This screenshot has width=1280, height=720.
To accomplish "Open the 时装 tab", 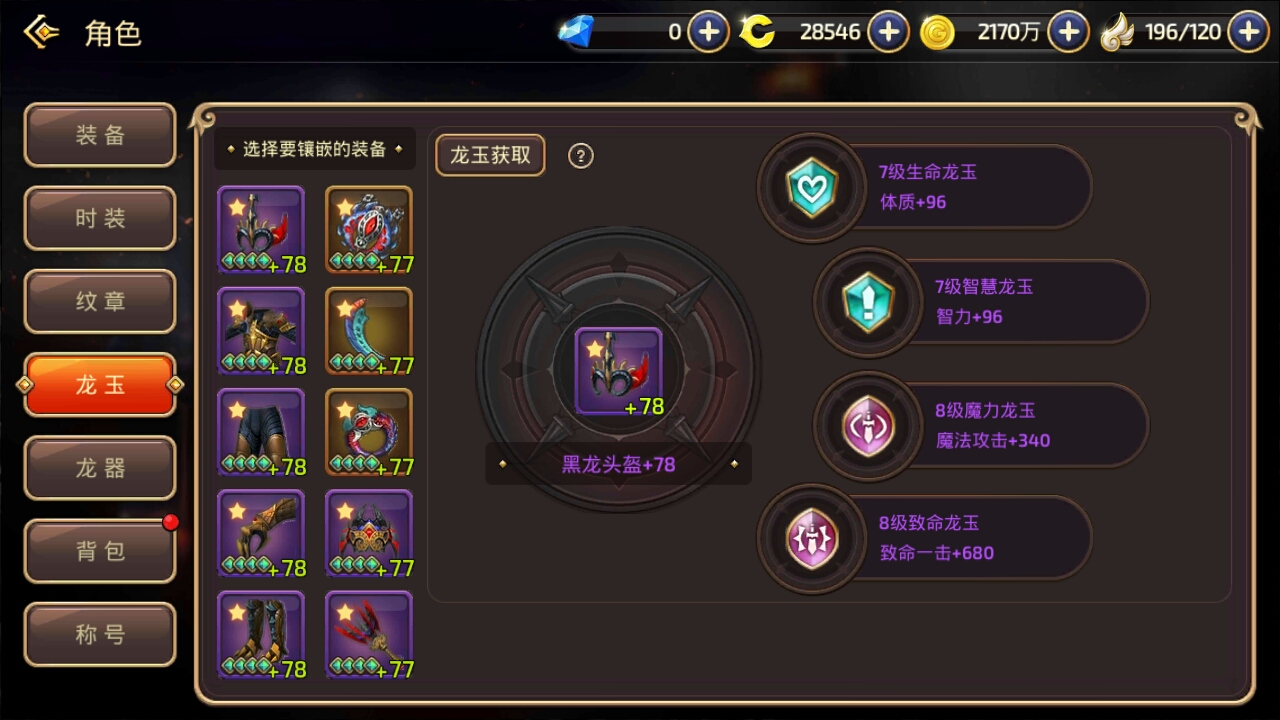I will pyautogui.click(x=100, y=218).
